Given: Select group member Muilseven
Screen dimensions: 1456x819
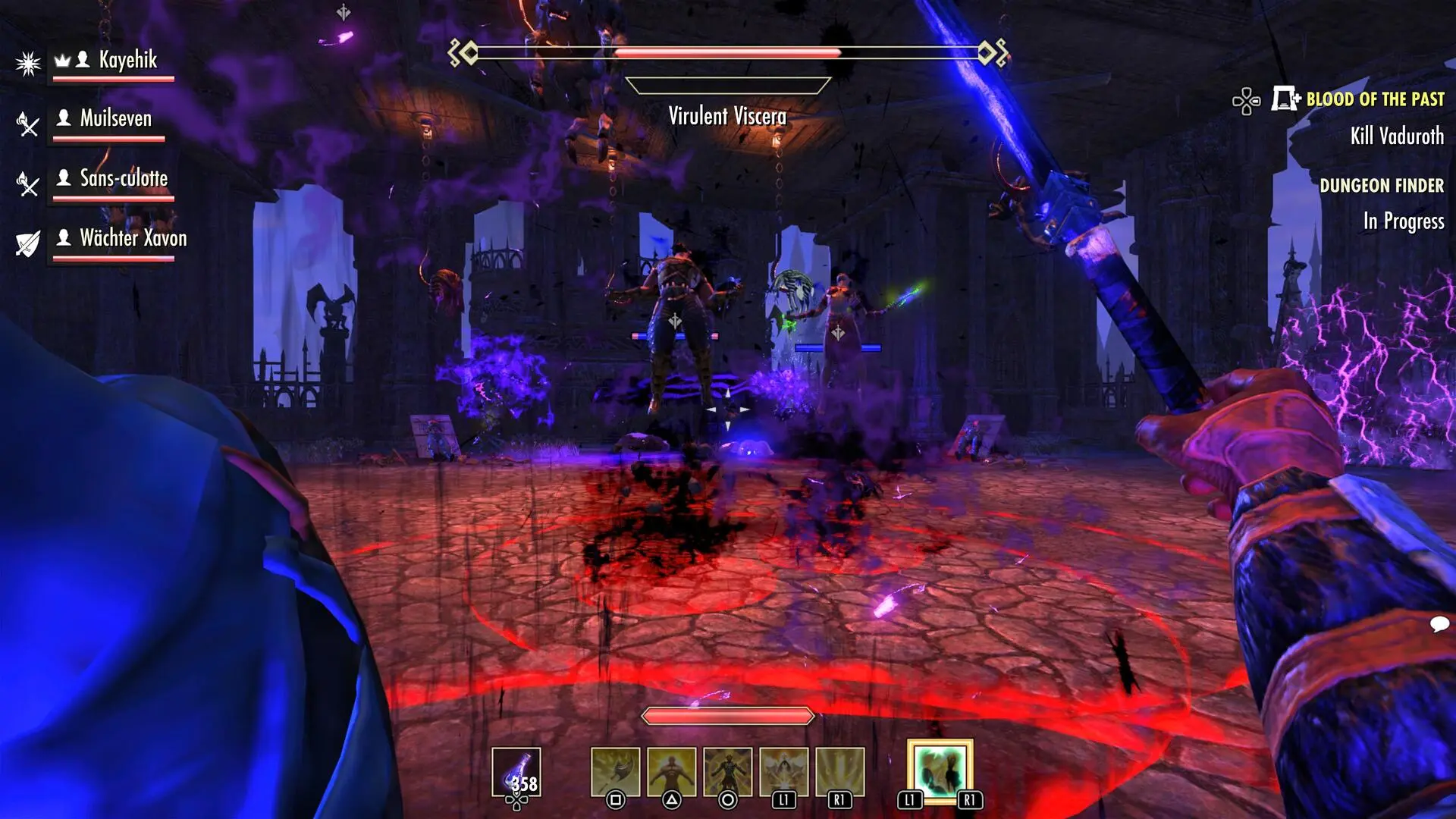Looking at the screenshot, I should (115, 119).
